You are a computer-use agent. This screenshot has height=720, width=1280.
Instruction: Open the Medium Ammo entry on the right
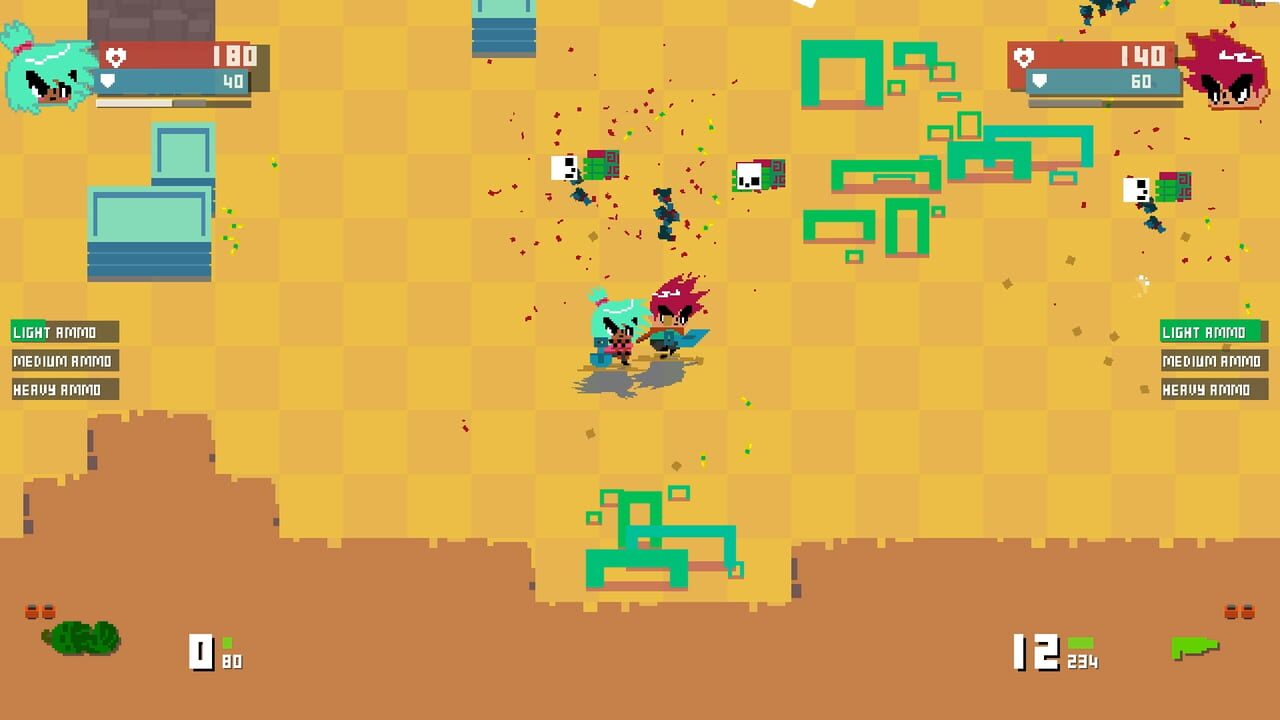pos(1215,361)
